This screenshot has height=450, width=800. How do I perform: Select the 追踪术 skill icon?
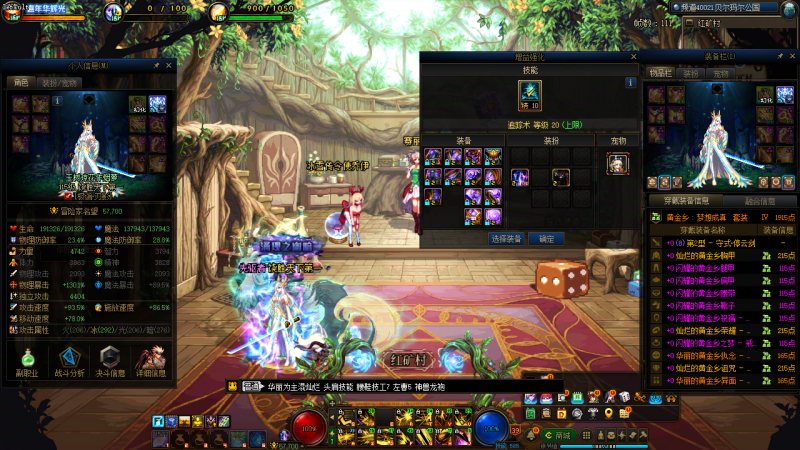click(x=529, y=96)
